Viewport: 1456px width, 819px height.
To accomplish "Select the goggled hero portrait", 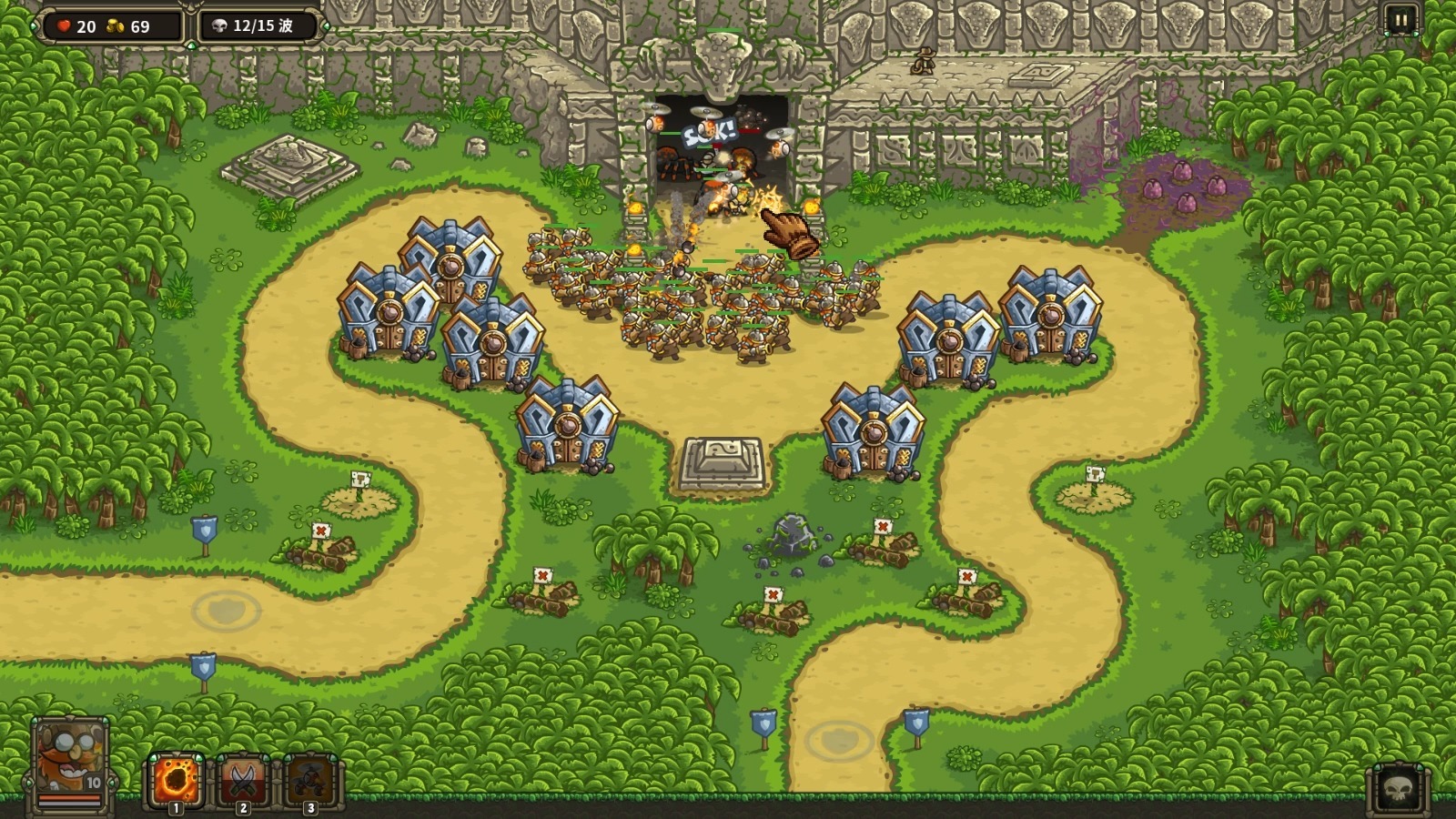I will coord(70,760).
